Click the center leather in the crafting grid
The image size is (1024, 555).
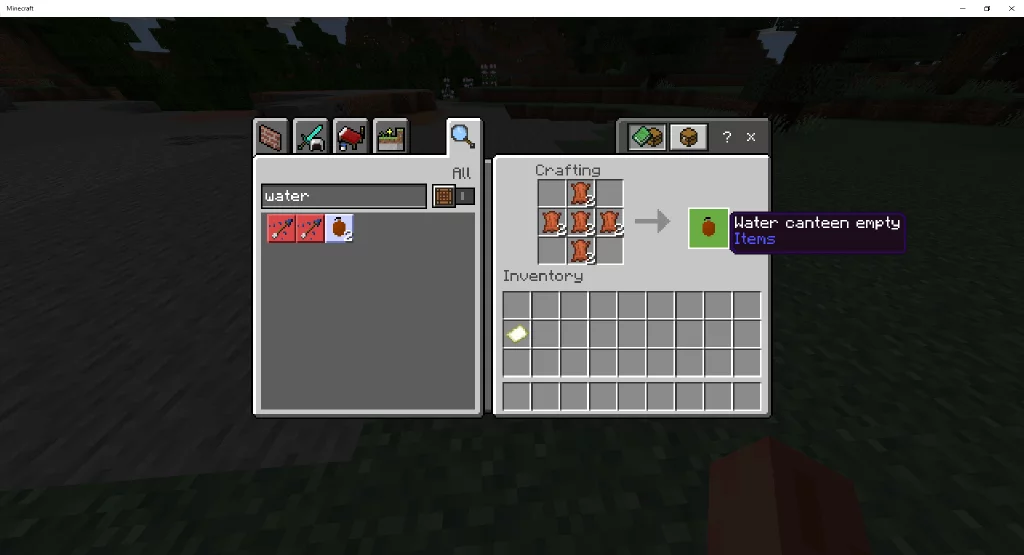tap(581, 221)
